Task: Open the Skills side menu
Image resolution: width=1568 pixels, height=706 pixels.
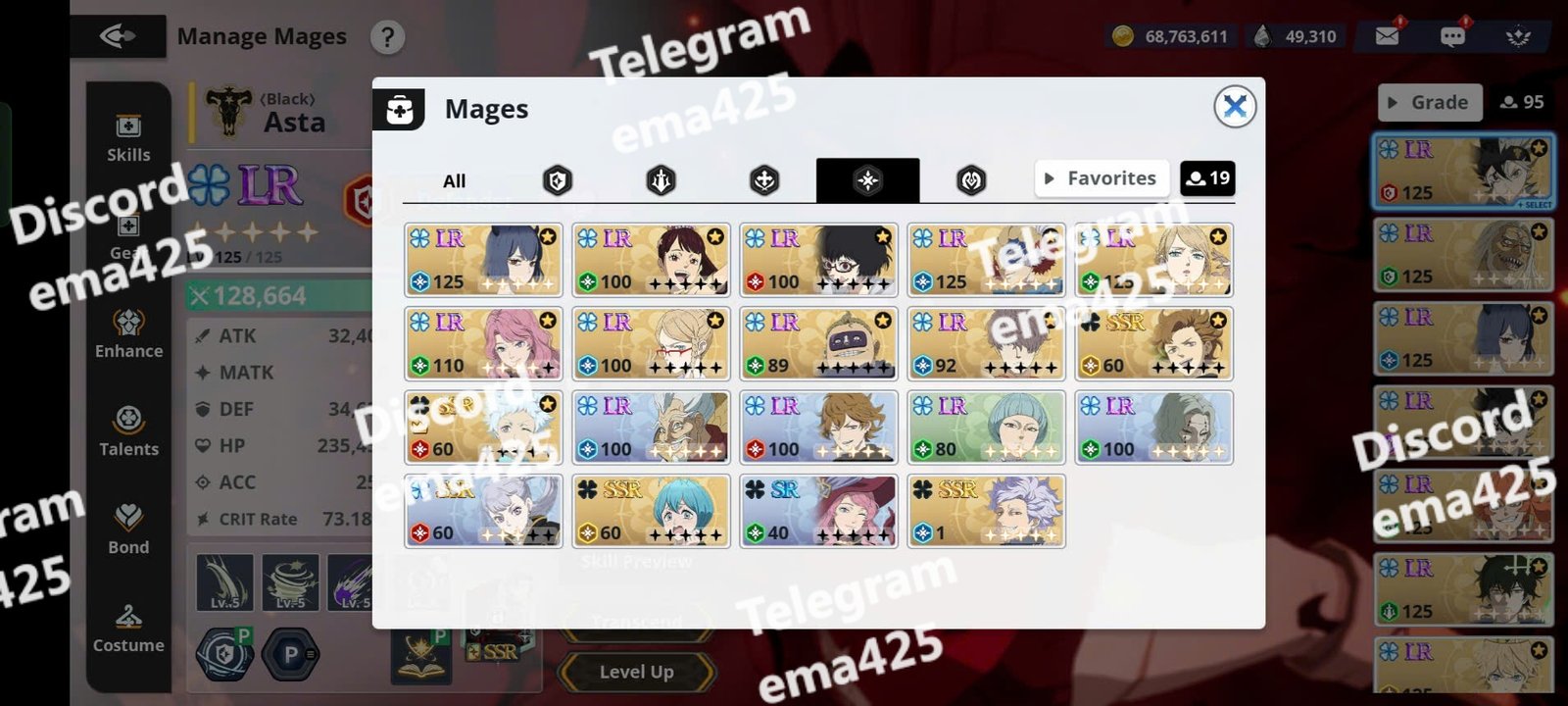Action: 128,138
